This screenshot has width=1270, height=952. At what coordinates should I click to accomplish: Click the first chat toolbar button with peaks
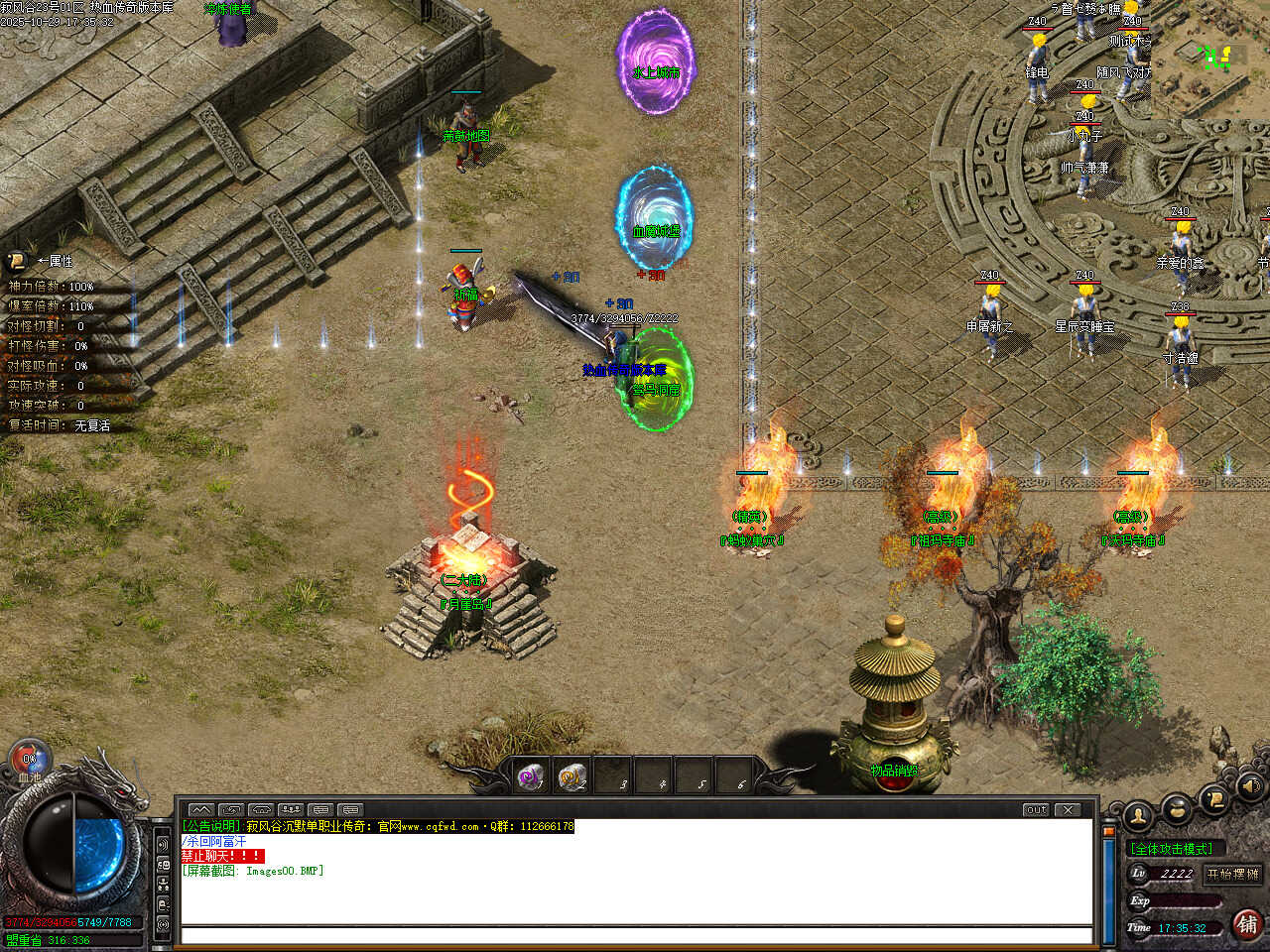point(200,809)
